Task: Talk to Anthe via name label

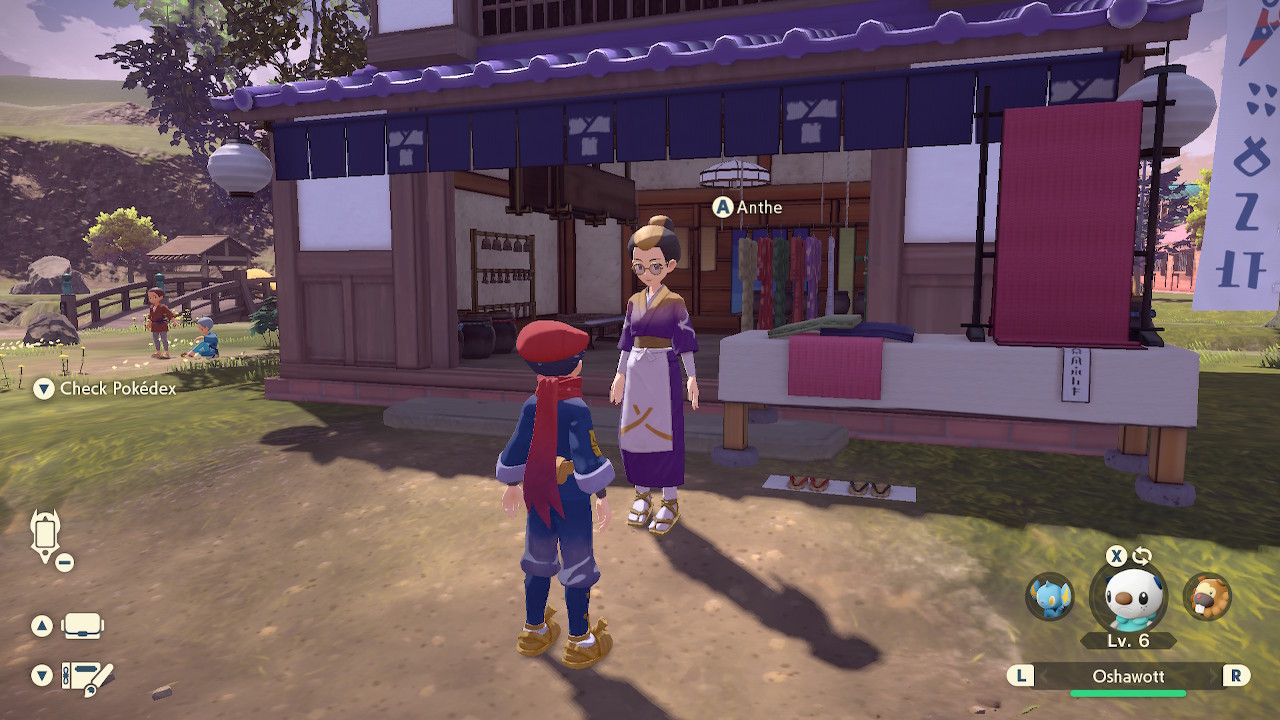Action: pos(758,208)
